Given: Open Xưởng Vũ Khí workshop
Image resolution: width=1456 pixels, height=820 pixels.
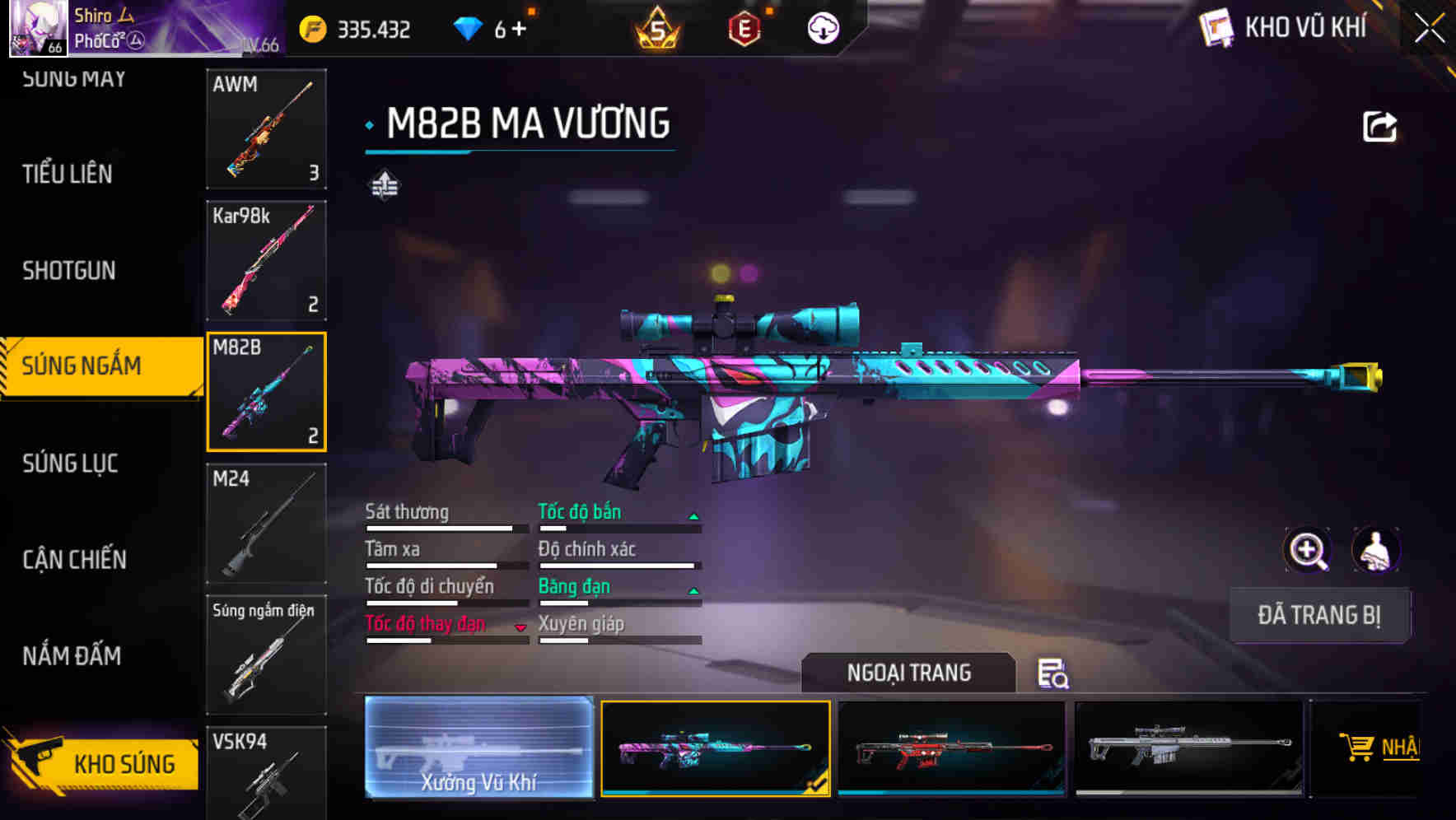Looking at the screenshot, I should (x=479, y=748).
